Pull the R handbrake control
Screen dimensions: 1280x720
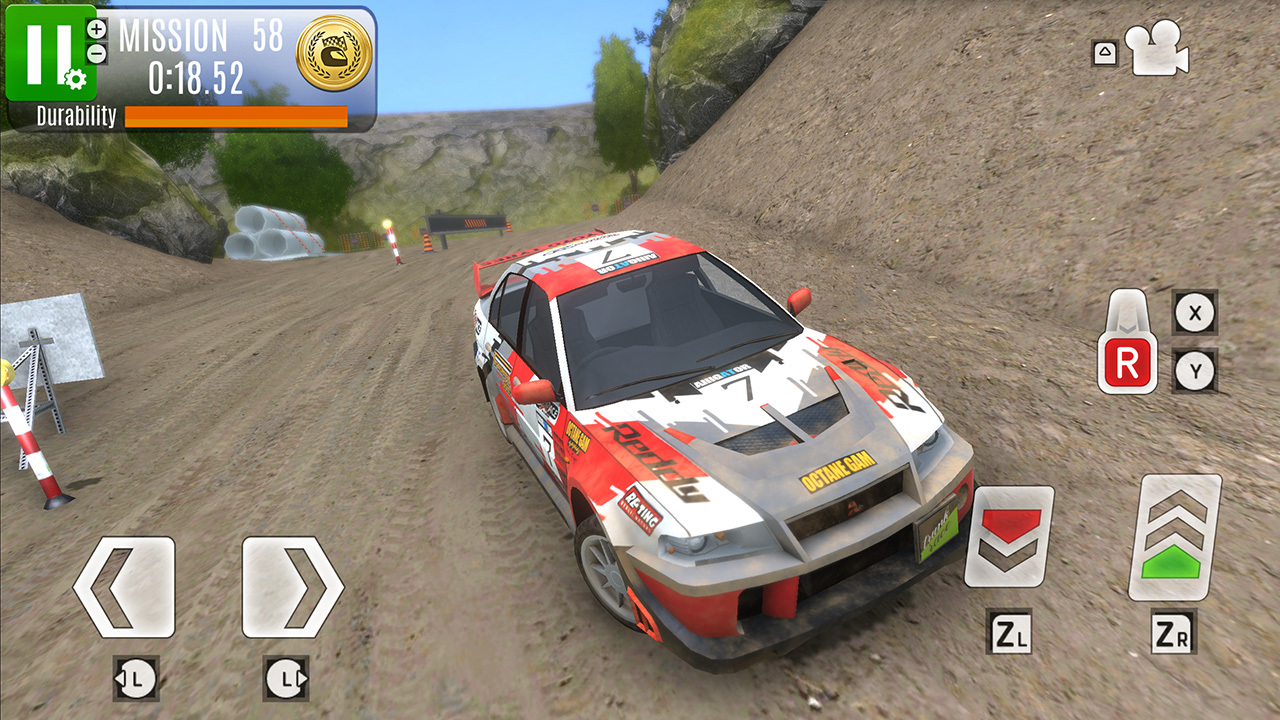1128,345
